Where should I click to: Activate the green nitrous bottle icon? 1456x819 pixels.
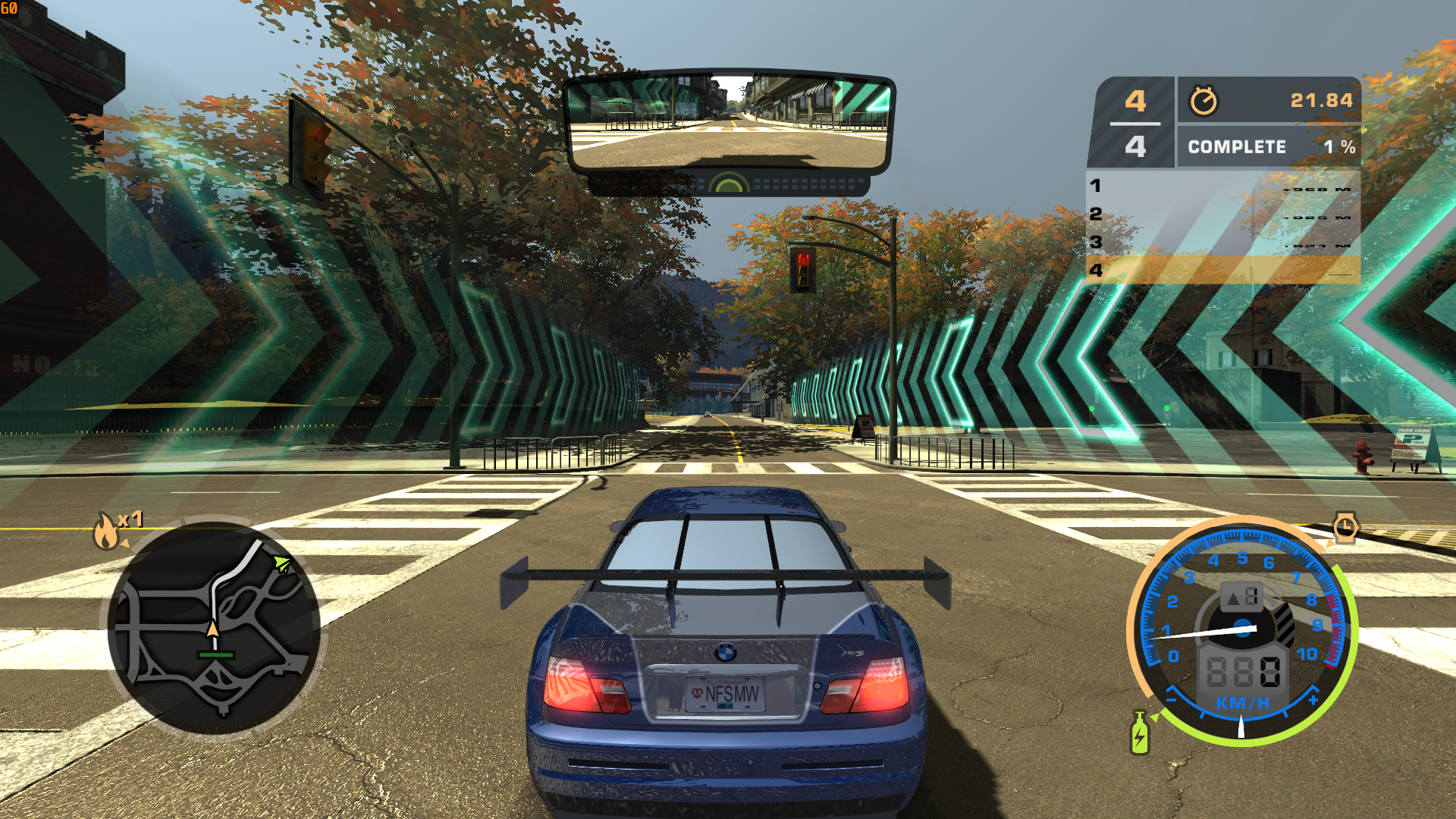(x=1139, y=733)
